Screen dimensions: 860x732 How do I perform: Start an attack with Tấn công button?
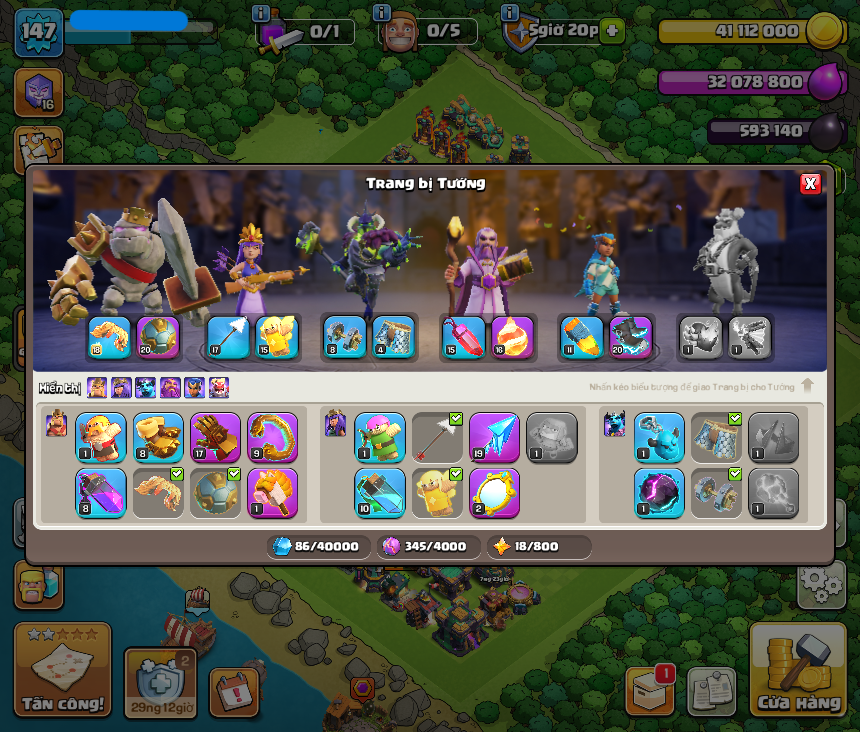62,672
